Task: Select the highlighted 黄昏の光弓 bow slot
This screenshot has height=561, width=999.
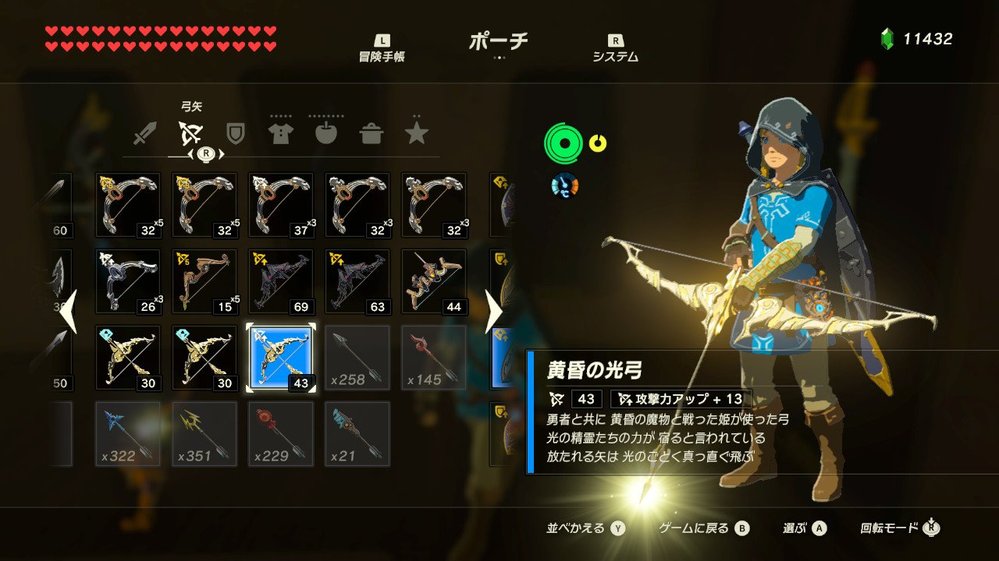Action: click(x=281, y=358)
